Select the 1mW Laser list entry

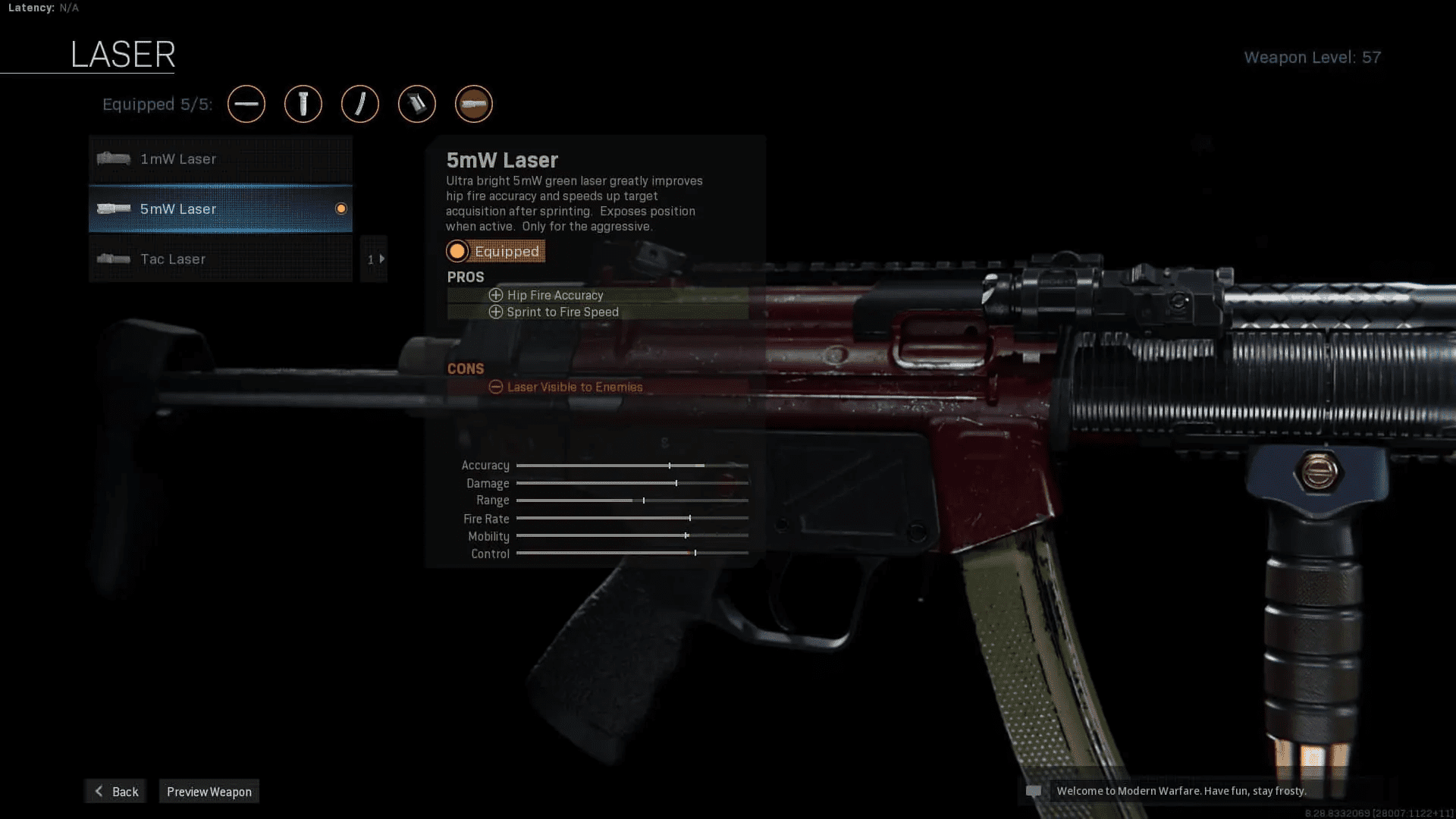[220, 159]
